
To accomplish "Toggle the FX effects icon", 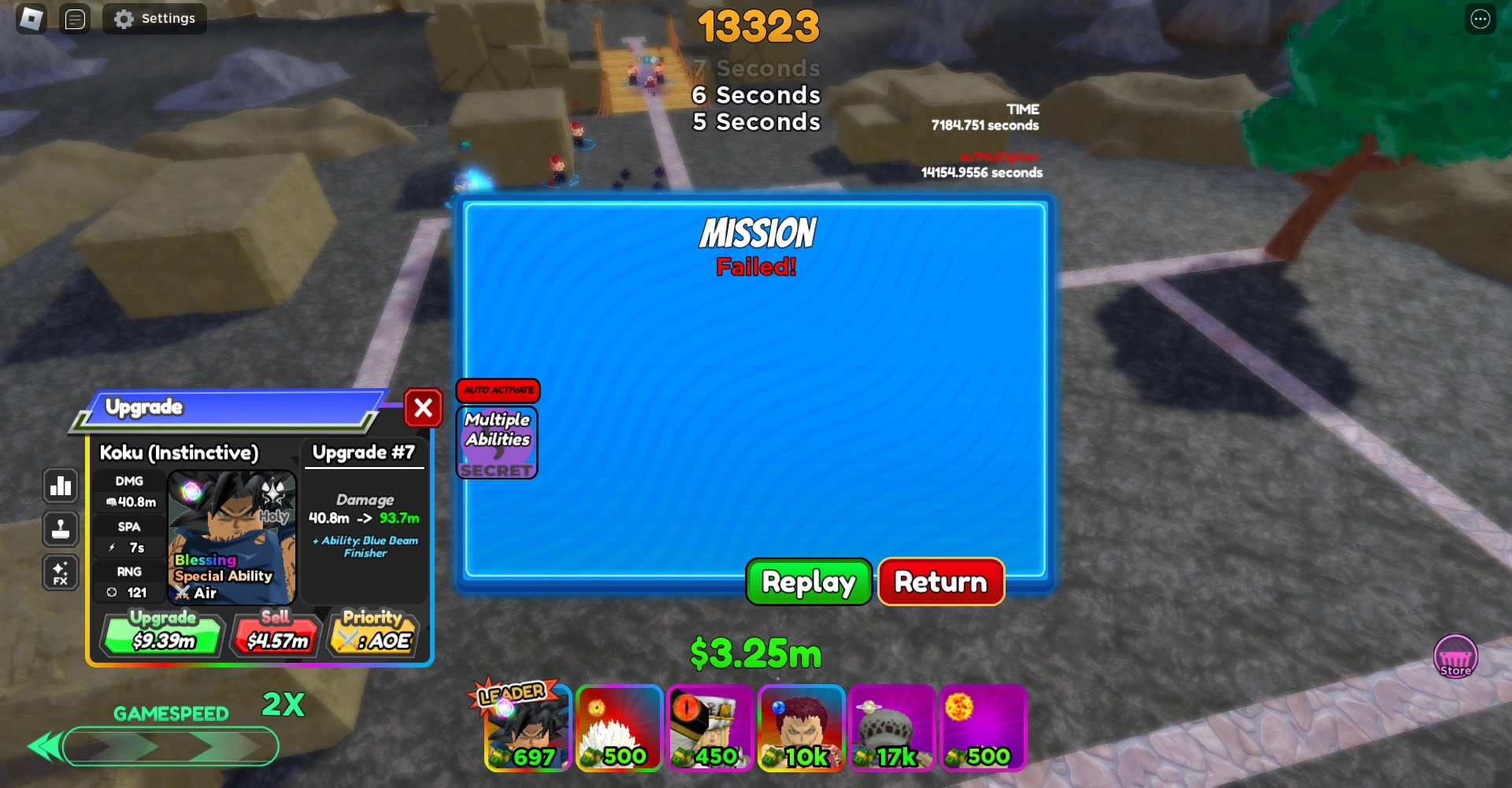I will 61,572.
